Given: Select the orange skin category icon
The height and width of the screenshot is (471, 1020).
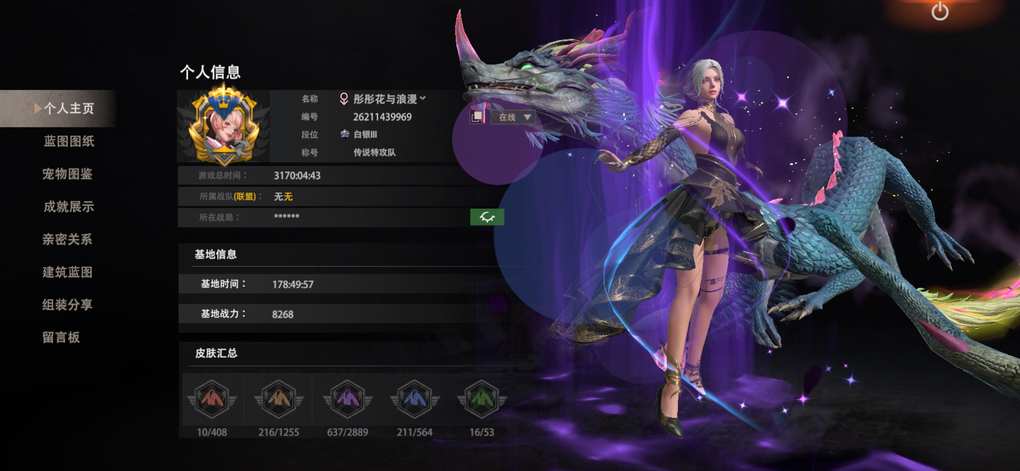Looking at the screenshot, I should pyautogui.click(x=277, y=399).
